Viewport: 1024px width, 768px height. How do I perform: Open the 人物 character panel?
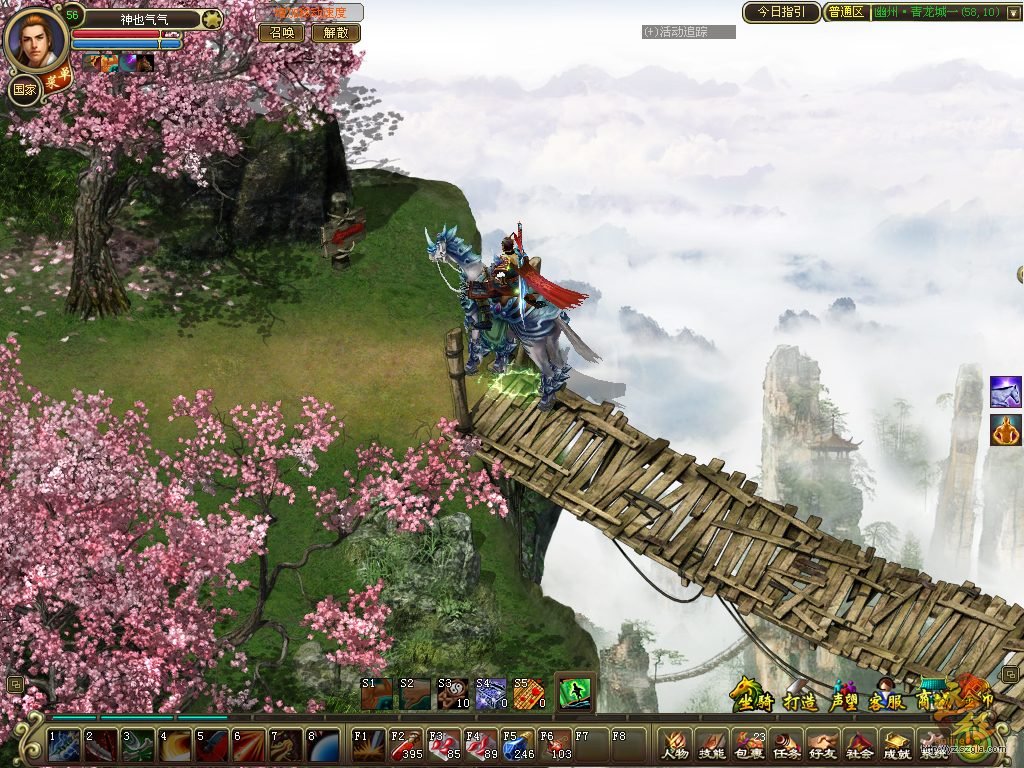[x=676, y=745]
